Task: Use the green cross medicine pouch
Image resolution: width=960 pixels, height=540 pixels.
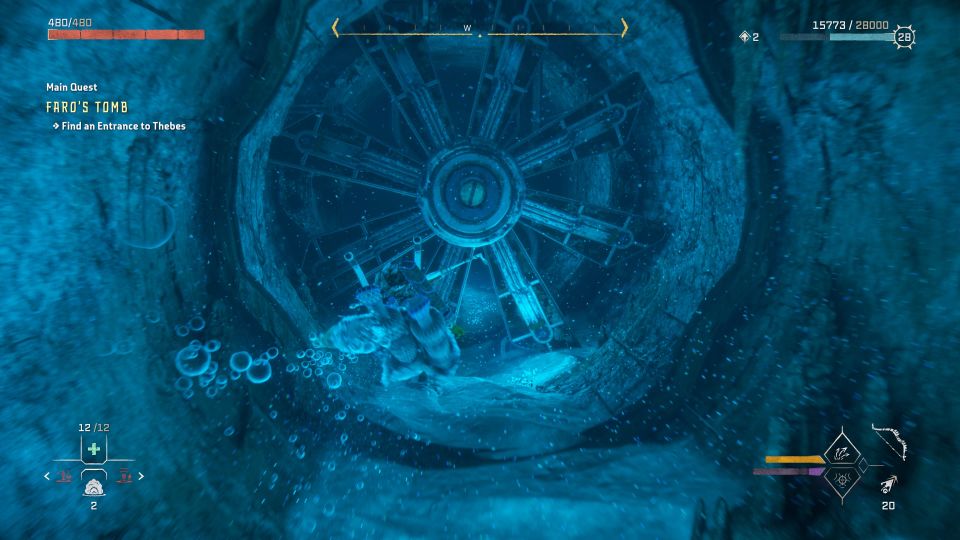Action: (94, 449)
